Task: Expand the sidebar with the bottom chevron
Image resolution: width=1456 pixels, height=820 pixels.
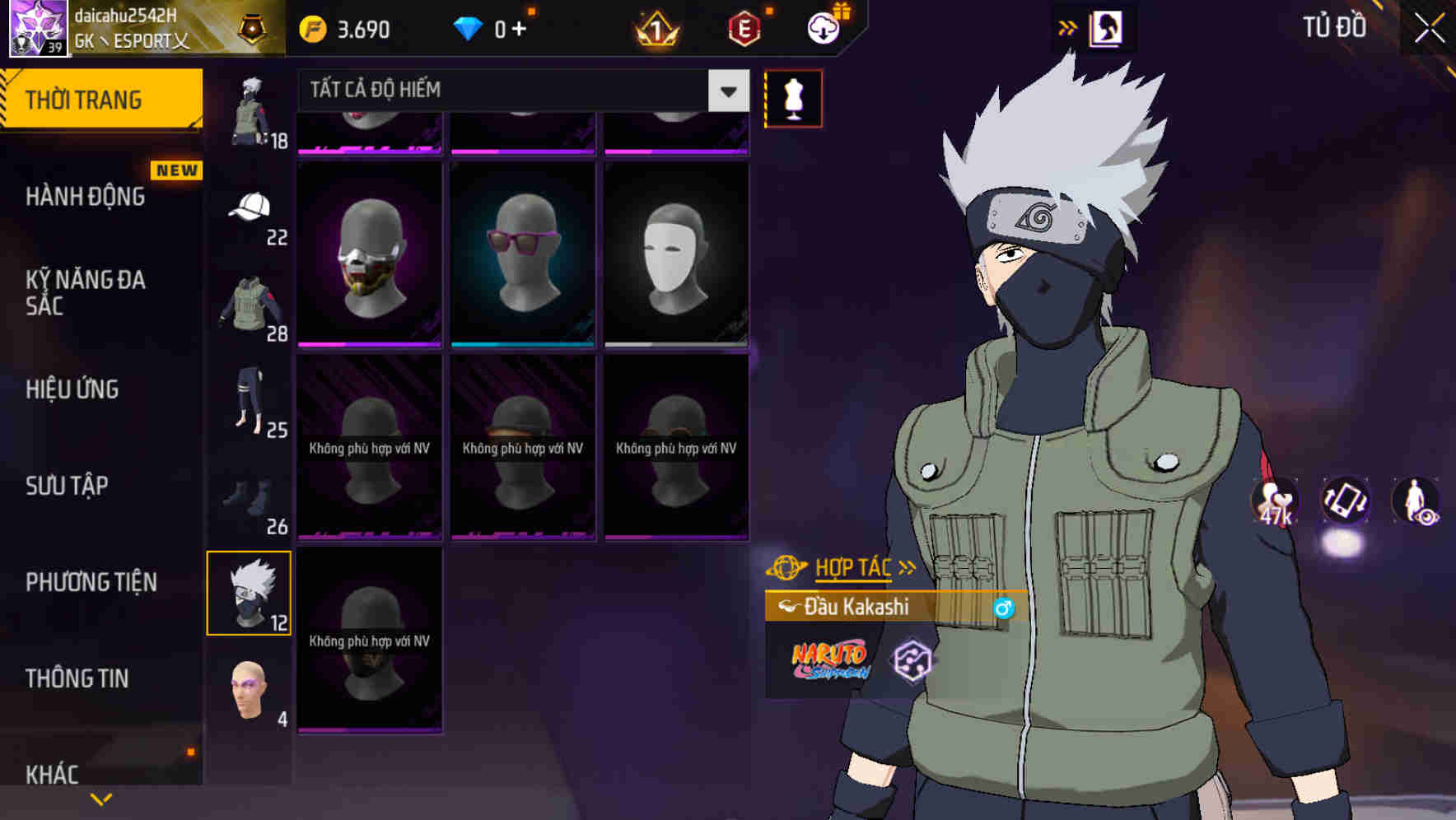Action: 100,797
